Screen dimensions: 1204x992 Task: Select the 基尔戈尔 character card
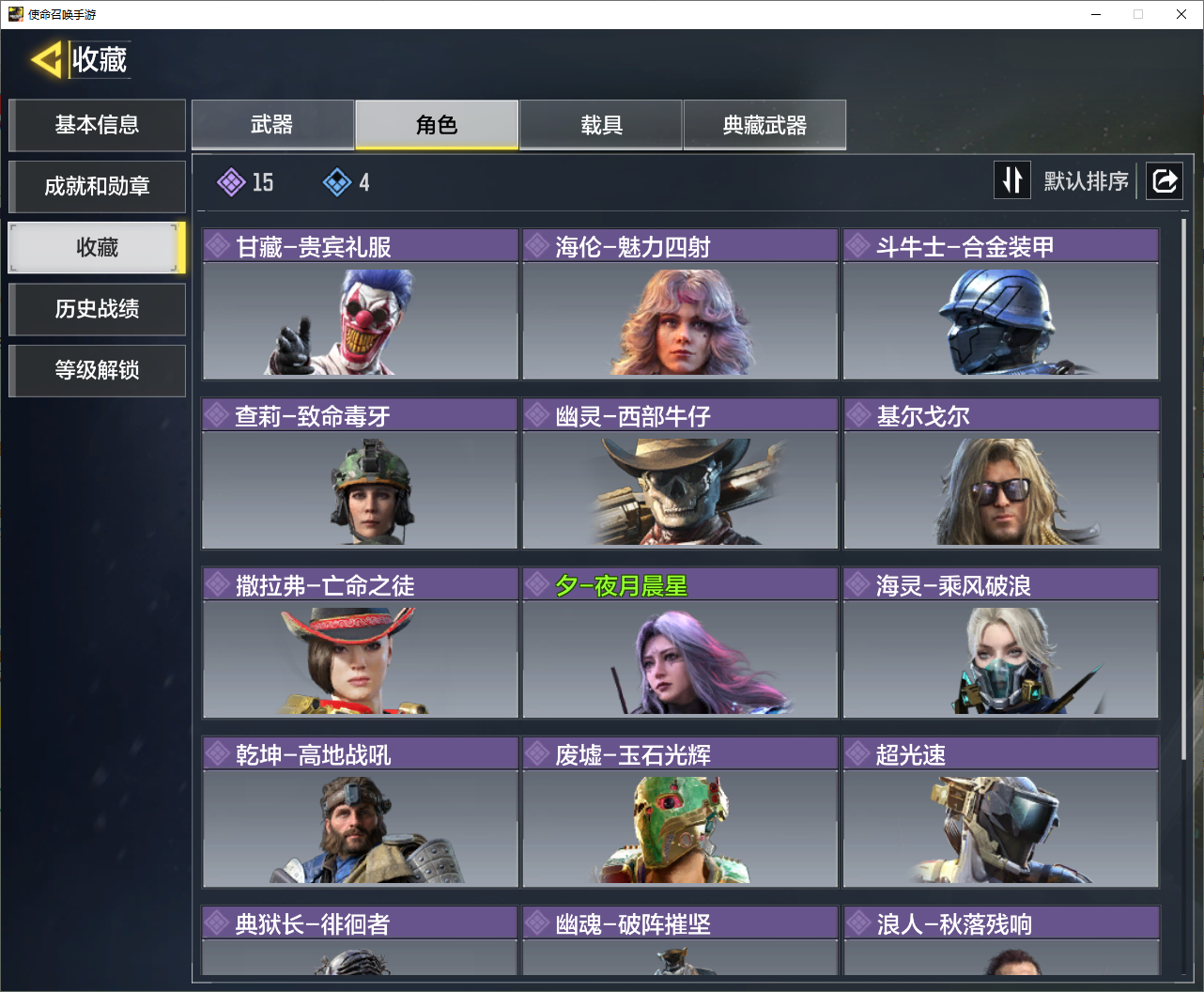tap(1001, 473)
